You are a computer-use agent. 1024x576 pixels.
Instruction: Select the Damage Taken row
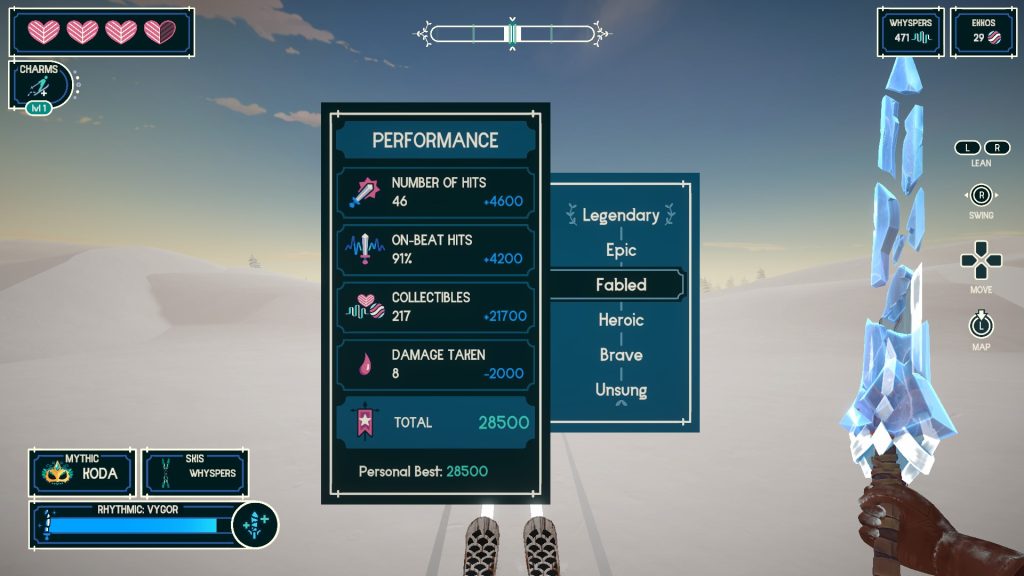click(x=435, y=363)
